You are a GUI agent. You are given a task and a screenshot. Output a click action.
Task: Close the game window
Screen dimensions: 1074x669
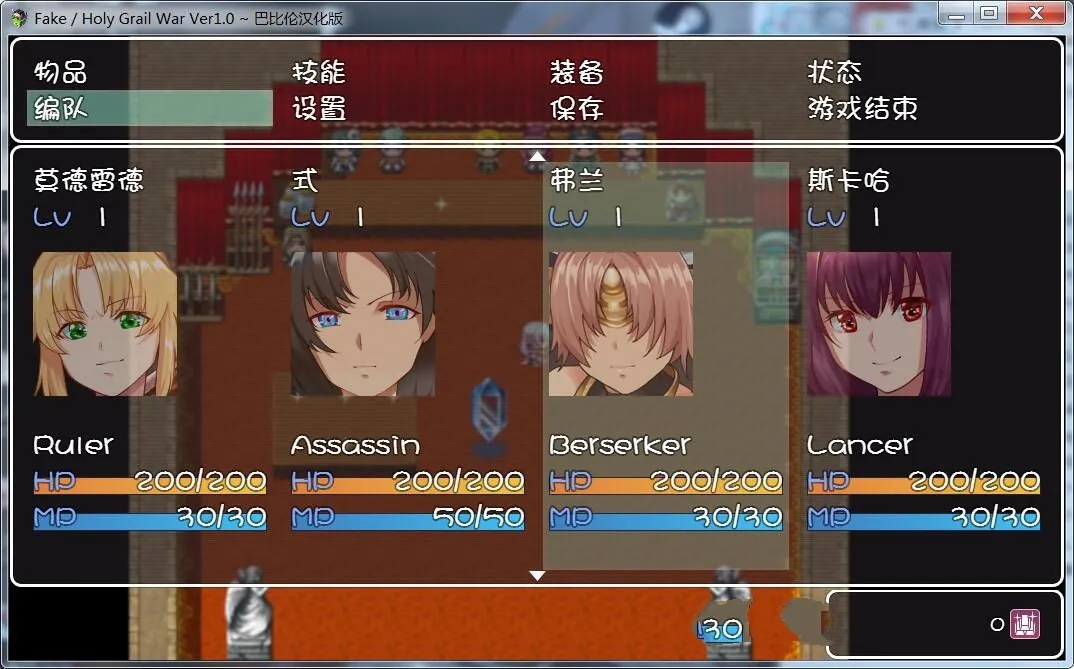tap(1039, 13)
